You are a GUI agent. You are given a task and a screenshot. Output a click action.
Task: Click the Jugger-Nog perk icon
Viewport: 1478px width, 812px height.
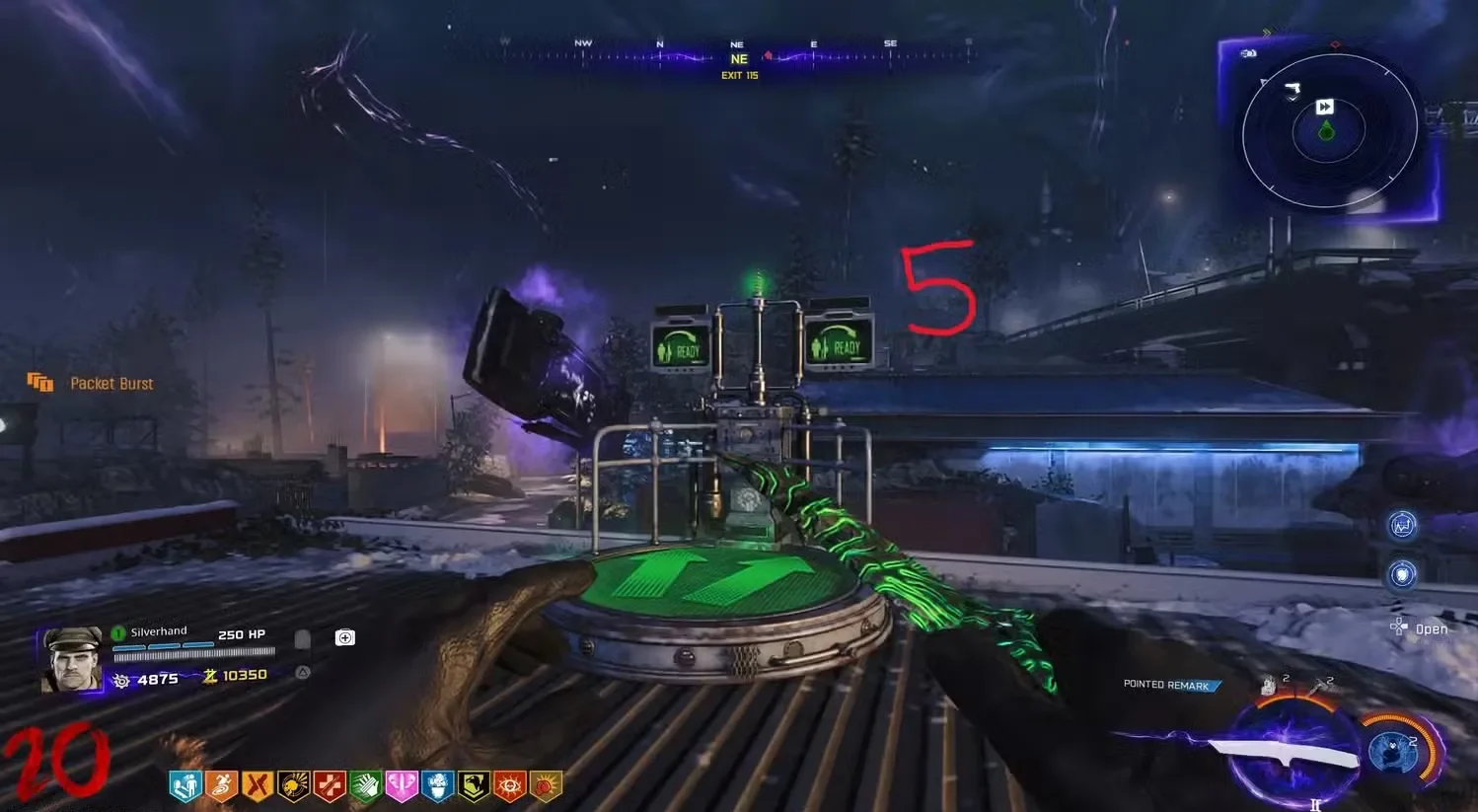point(329,784)
